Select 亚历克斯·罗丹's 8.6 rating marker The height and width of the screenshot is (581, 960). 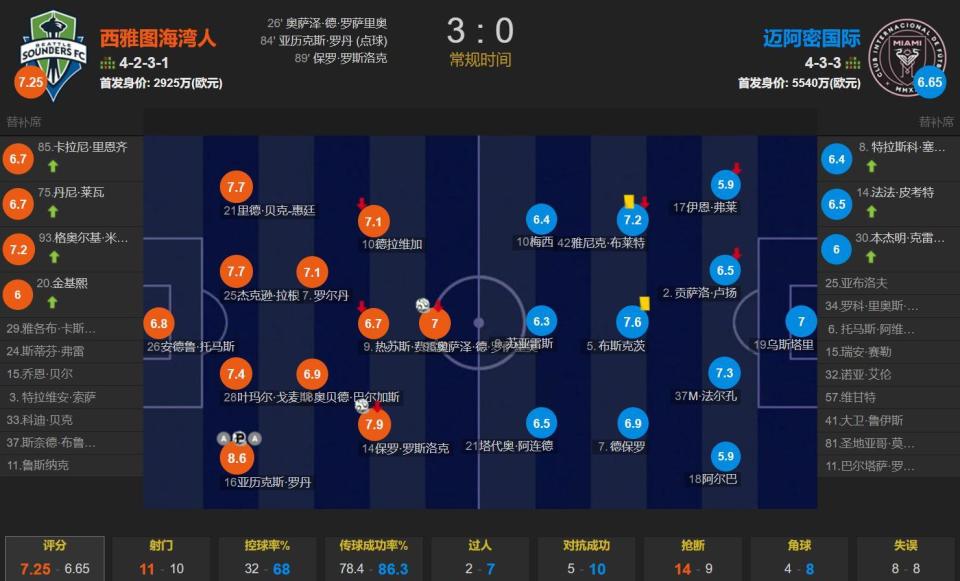pos(238,459)
